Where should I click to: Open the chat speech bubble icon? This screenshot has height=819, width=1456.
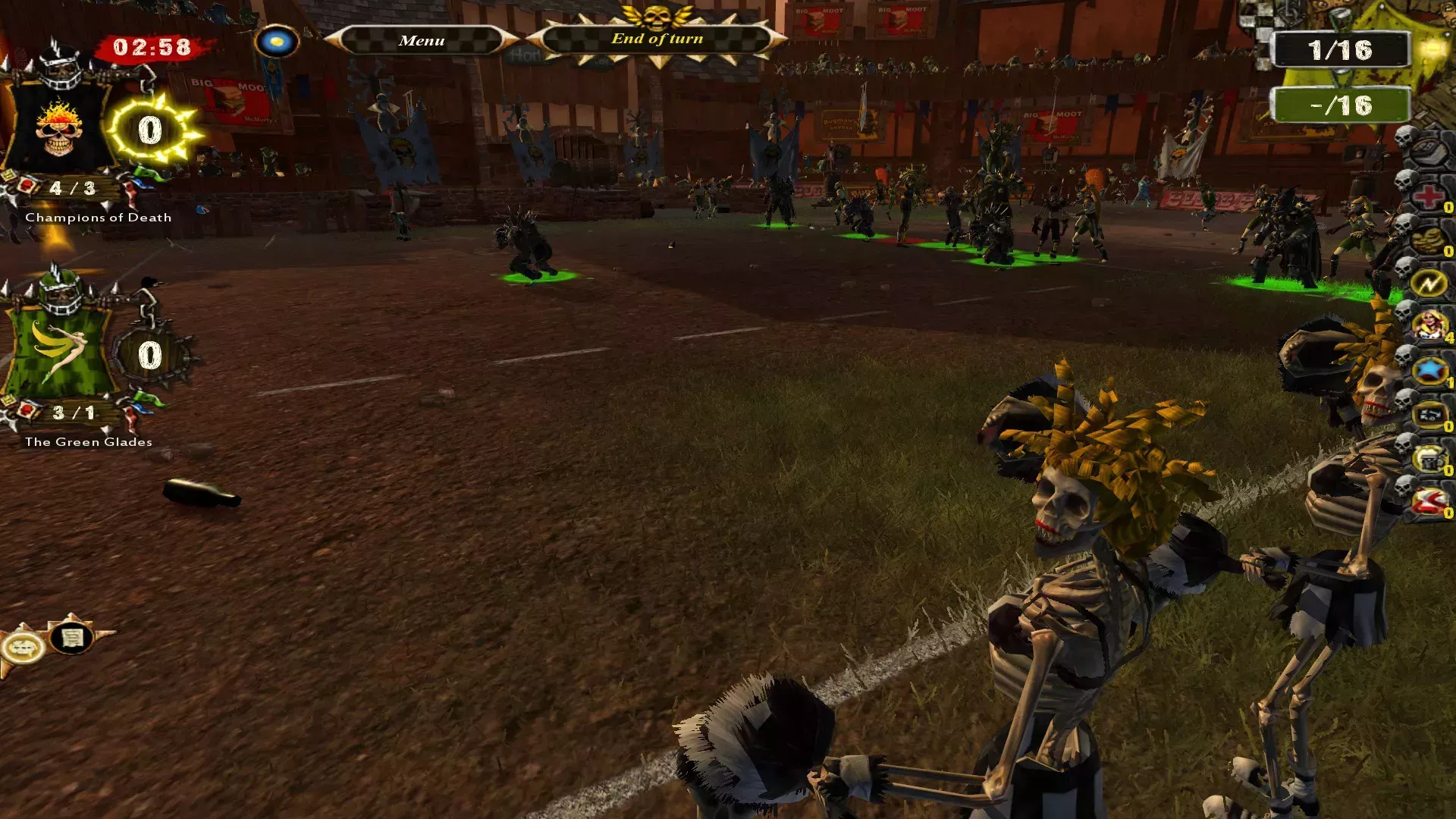pyautogui.click(x=22, y=648)
